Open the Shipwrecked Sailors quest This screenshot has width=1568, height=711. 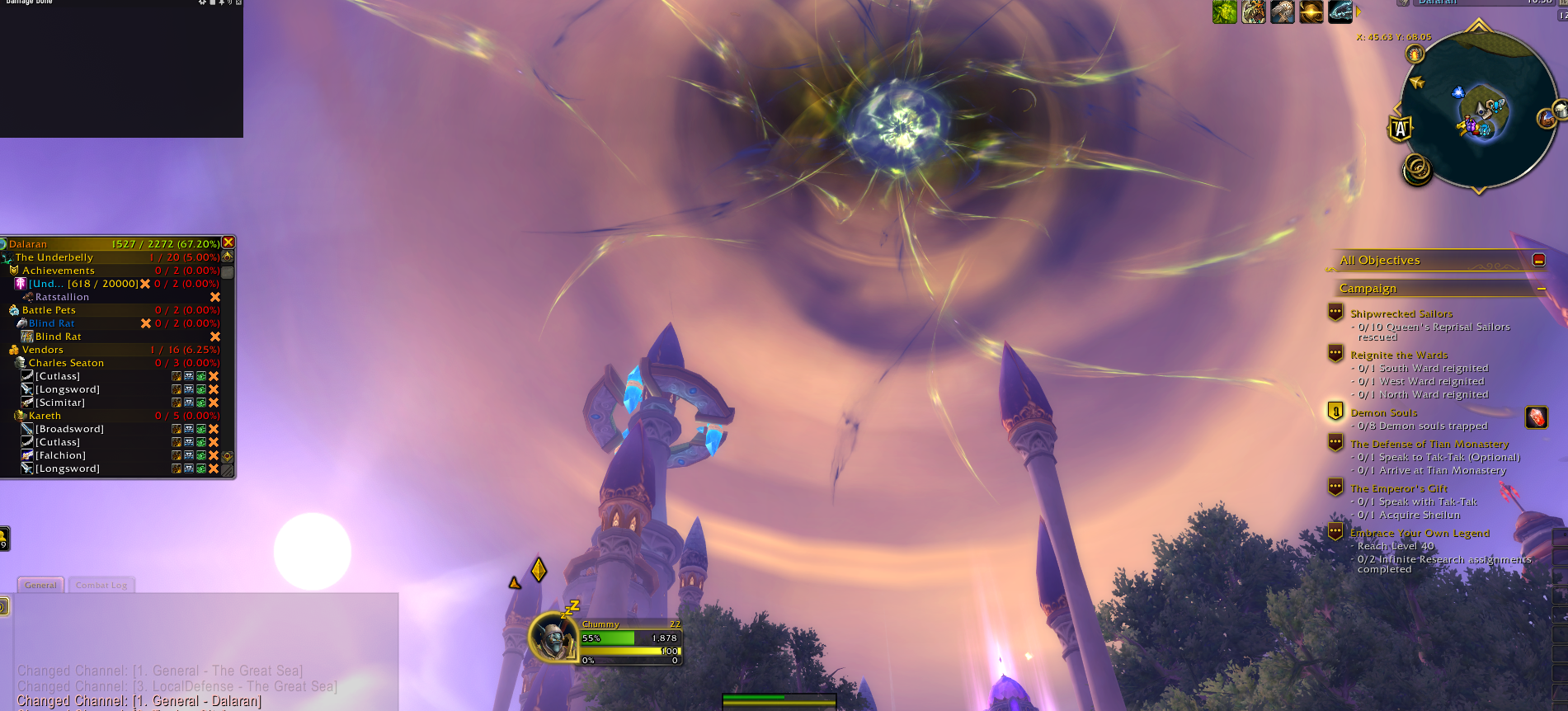pyautogui.click(x=1401, y=313)
